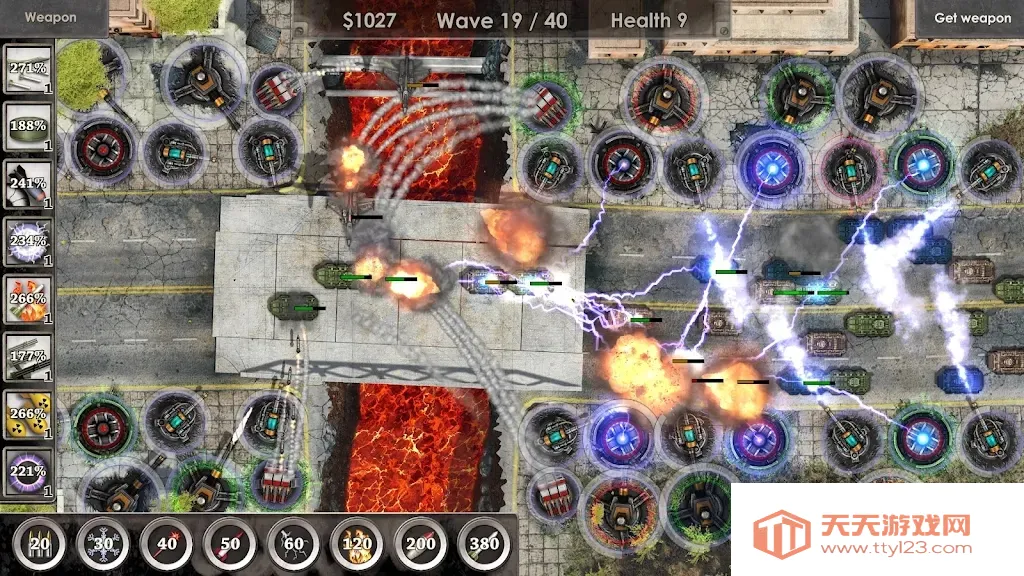
Task: Buy the 200-cost missile tower
Action: point(420,544)
